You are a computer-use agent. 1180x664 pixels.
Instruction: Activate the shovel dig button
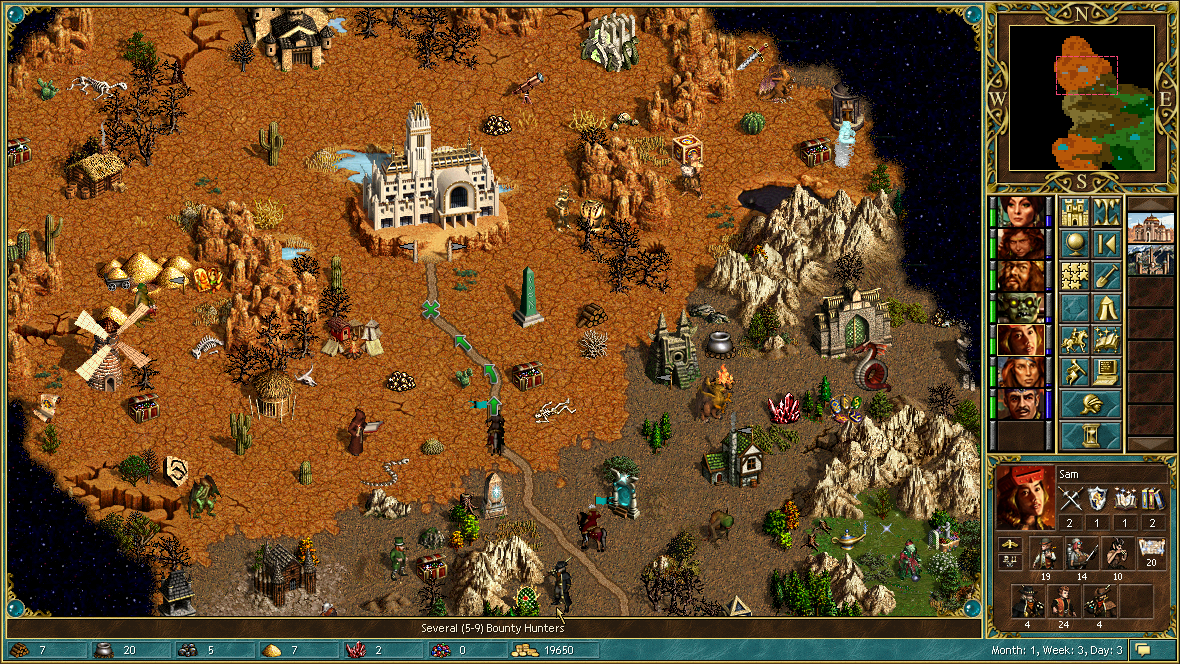(x=1106, y=276)
